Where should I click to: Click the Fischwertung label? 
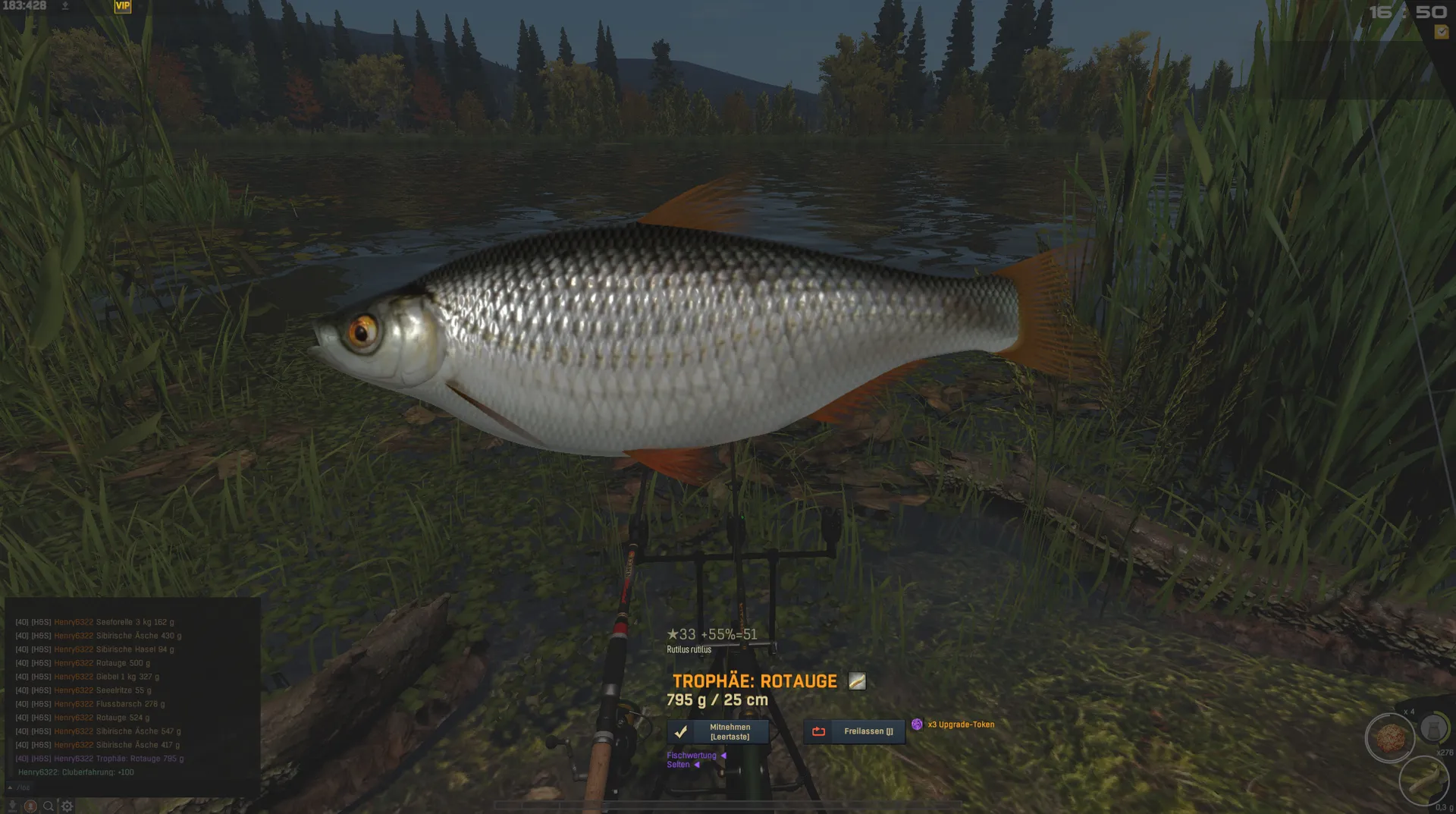[691, 756]
